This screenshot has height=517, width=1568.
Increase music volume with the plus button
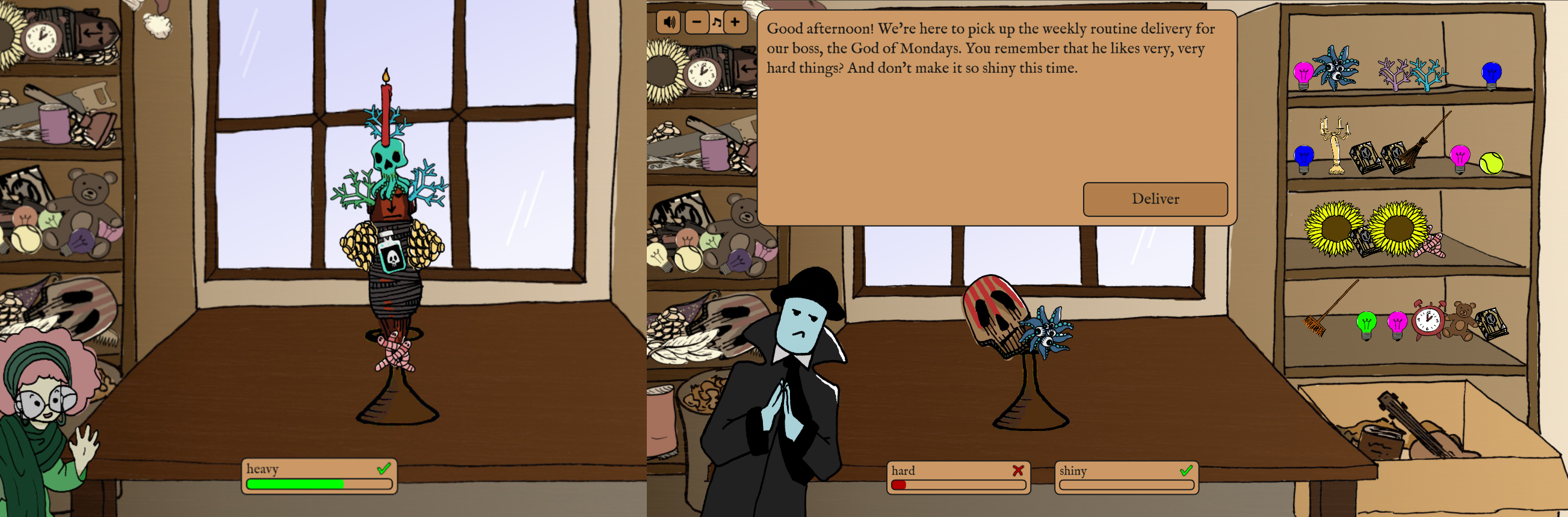(736, 21)
